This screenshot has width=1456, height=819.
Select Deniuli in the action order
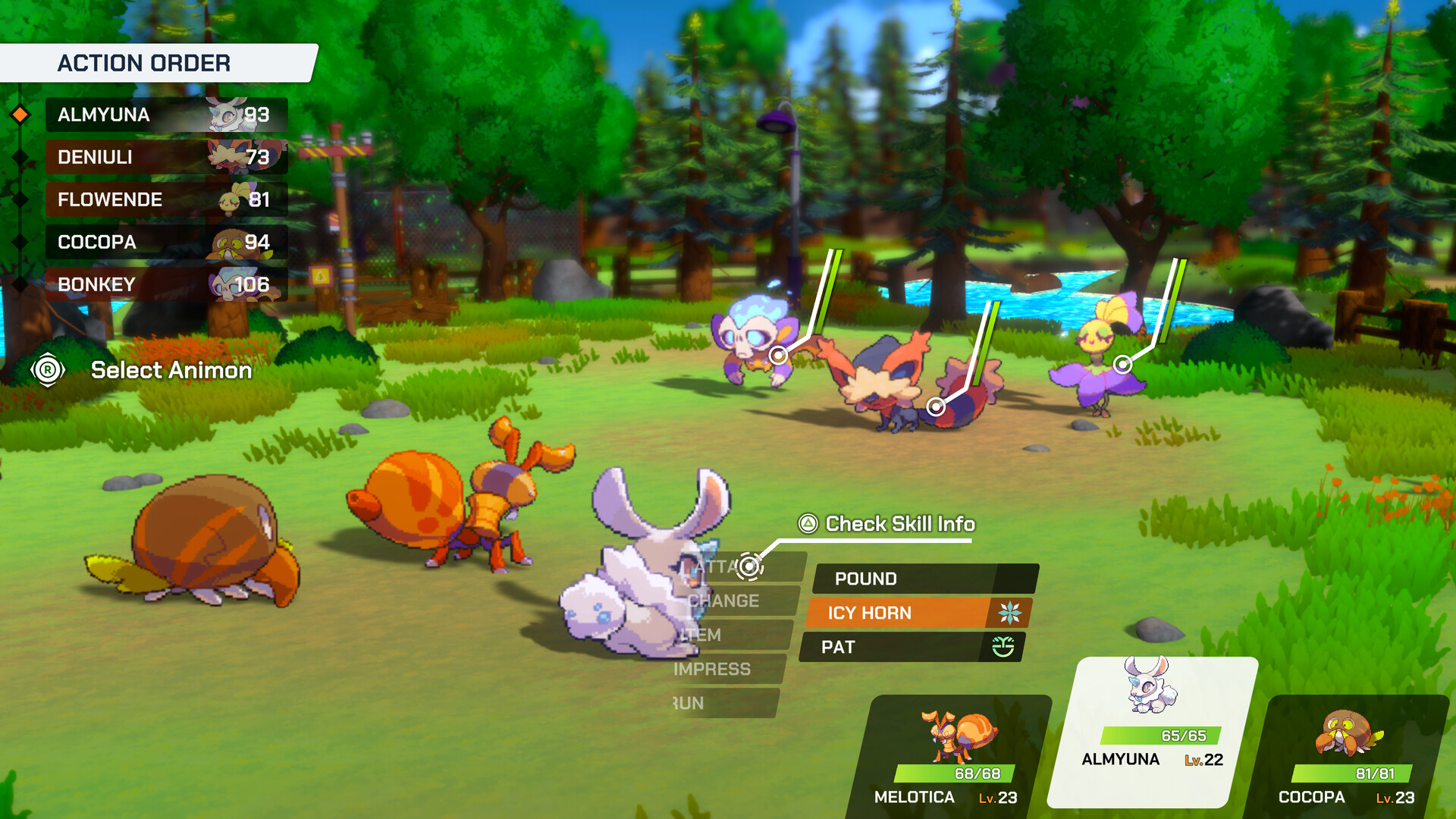point(165,157)
